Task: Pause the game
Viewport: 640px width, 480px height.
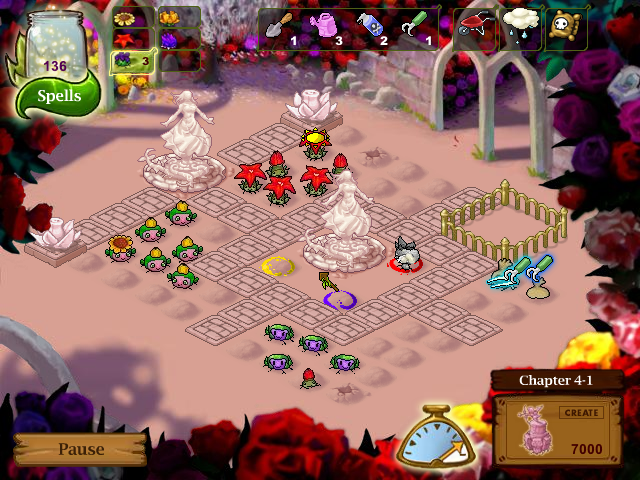Action: tap(80, 449)
